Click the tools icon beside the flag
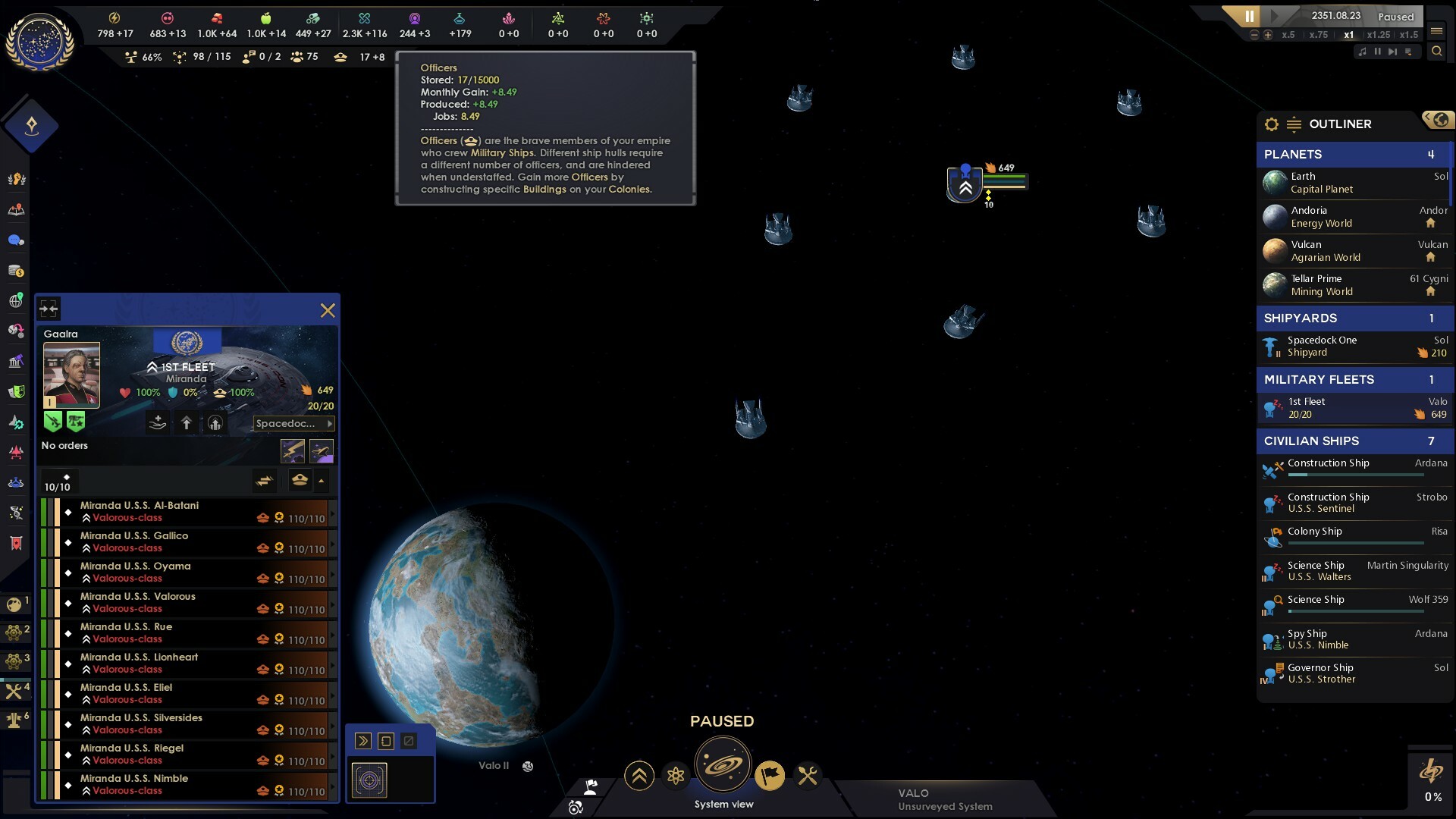 click(x=808, y=776)
